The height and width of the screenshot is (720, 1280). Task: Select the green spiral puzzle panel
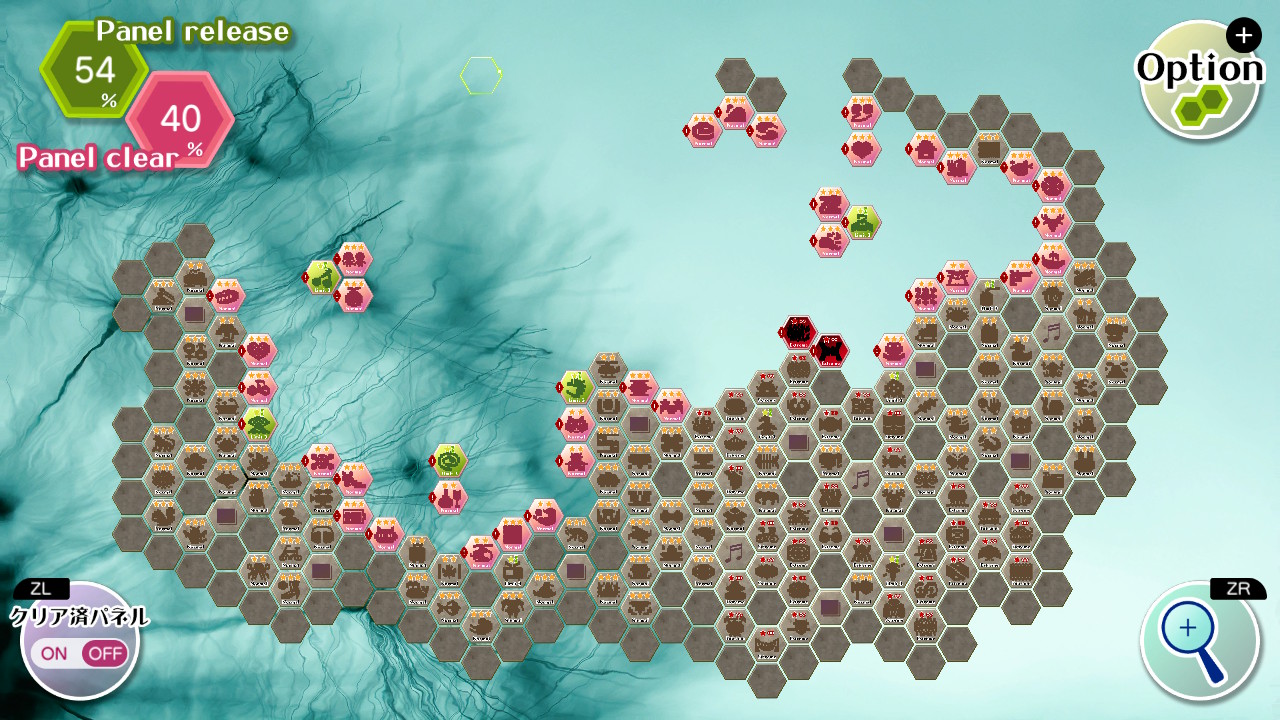tap(450, 460)
